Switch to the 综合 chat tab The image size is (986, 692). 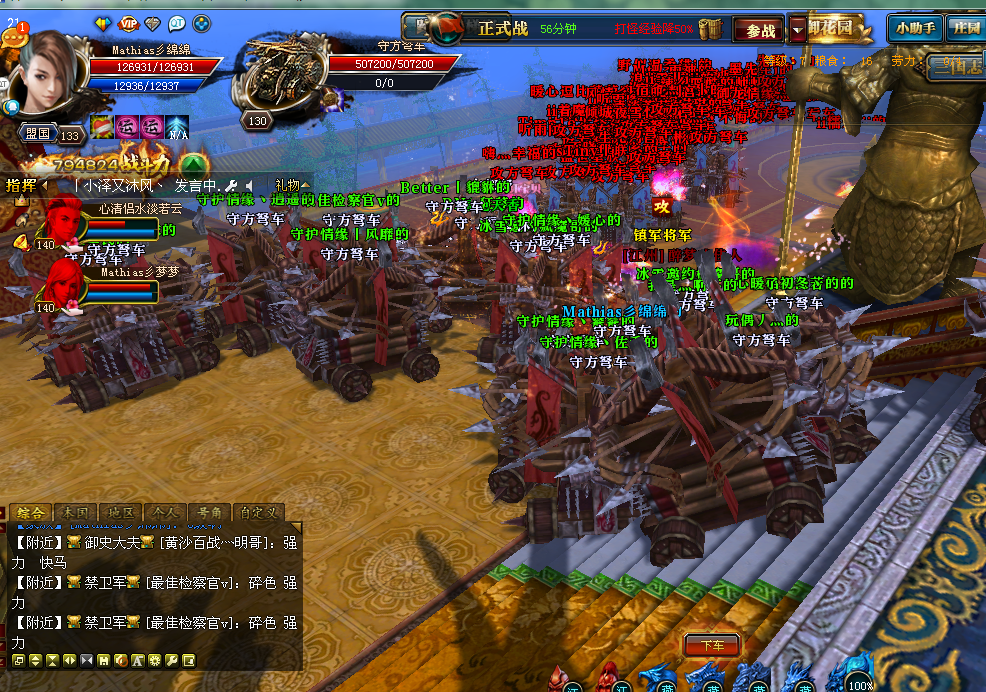(x=30, y=513)
